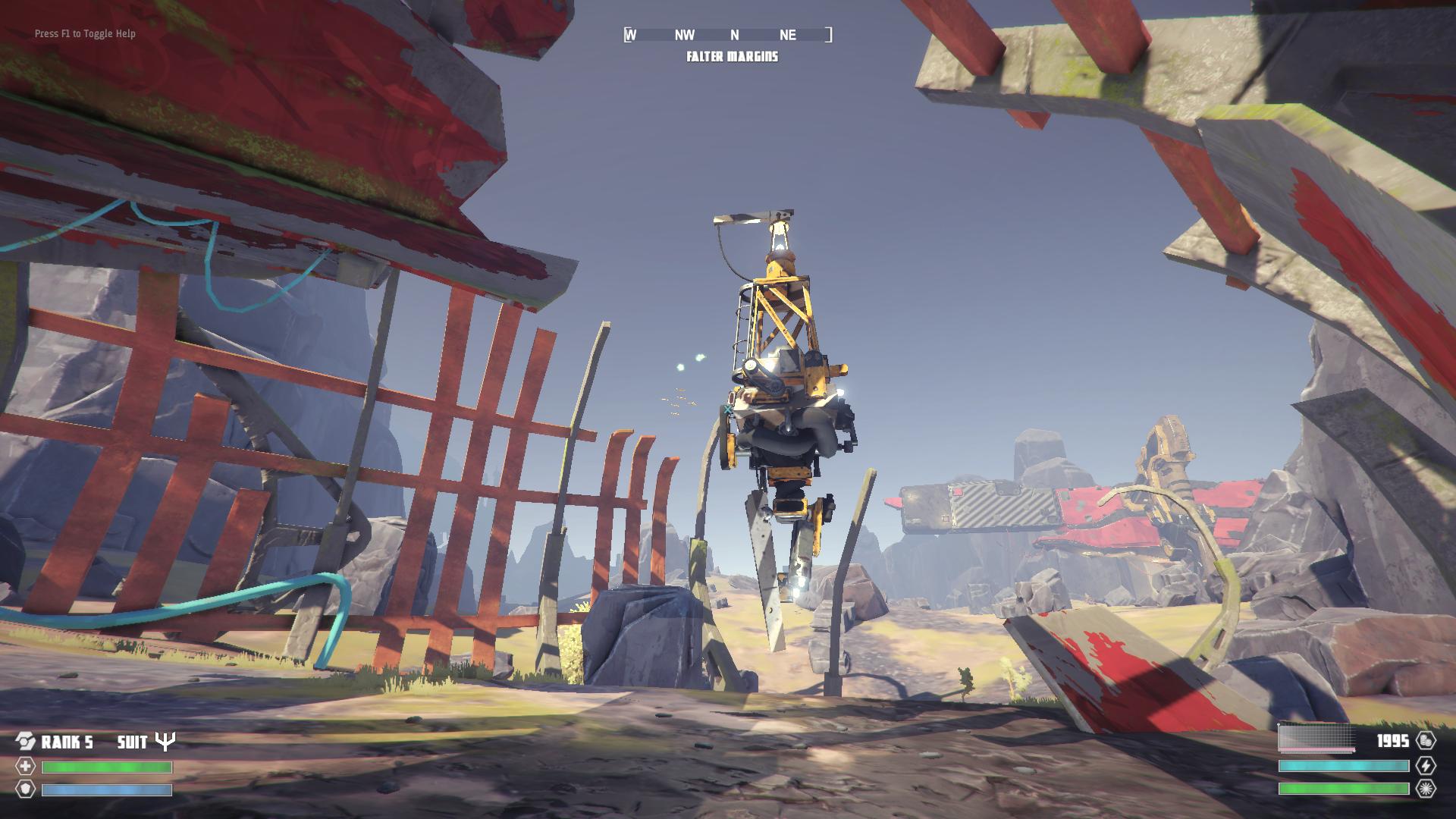Click the trident Suit icon
Screen dimensions: 1456x819
point(165,741)
